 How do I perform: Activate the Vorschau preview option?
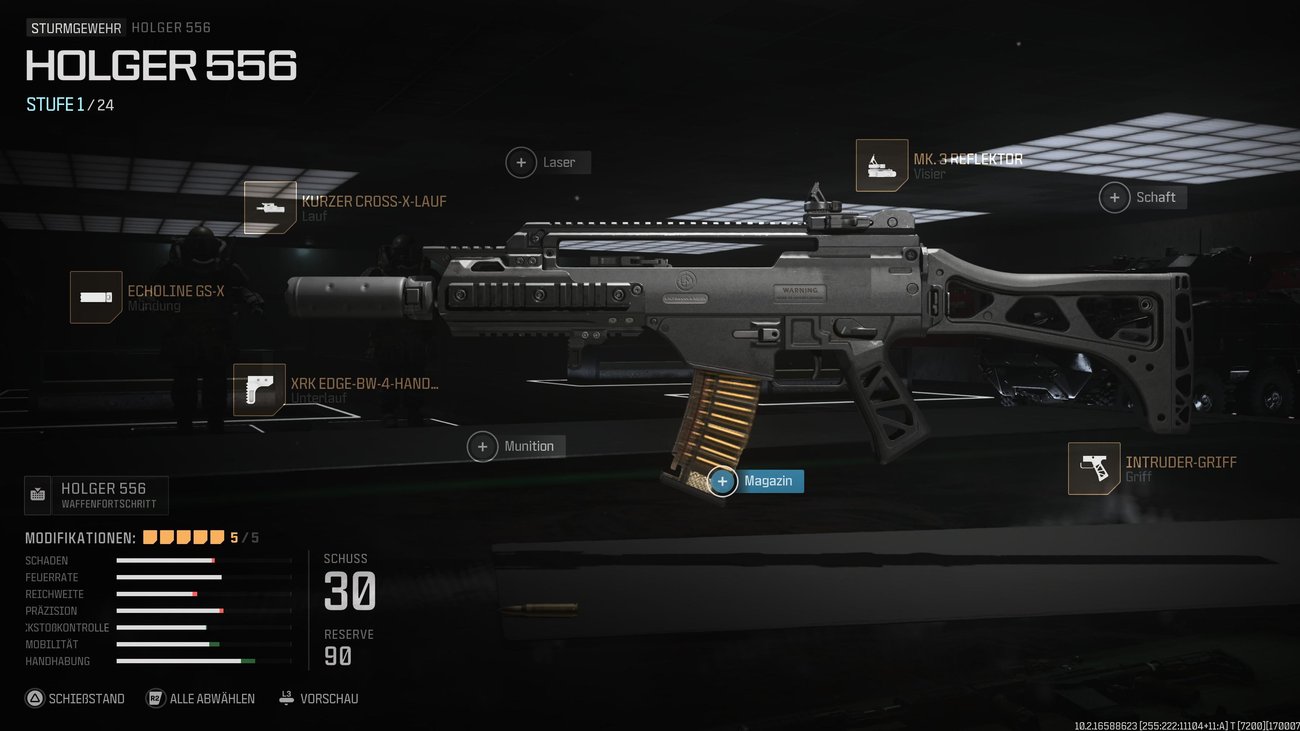point(318,698)
